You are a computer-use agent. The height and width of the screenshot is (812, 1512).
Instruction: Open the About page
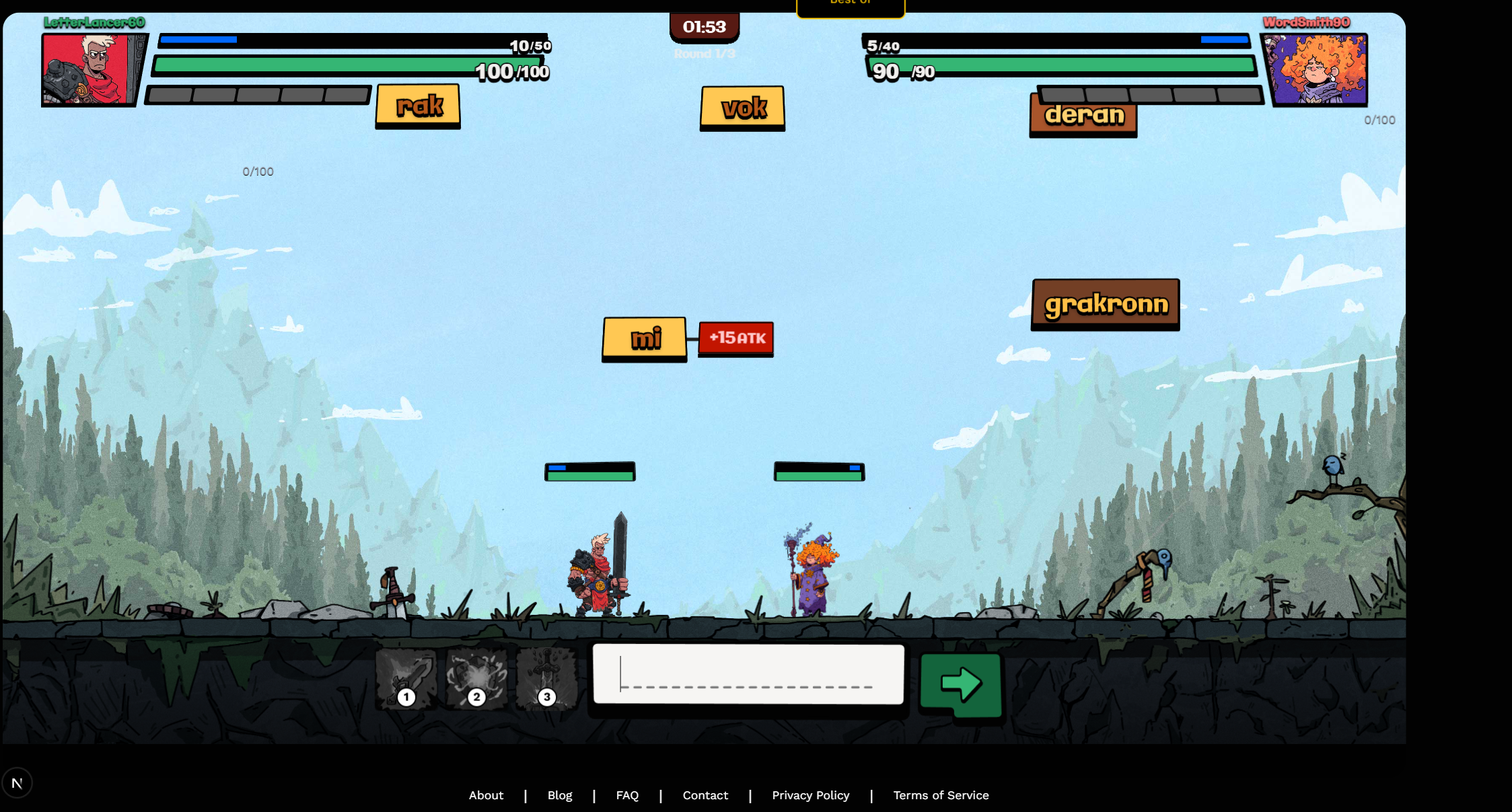click(486, 795)
